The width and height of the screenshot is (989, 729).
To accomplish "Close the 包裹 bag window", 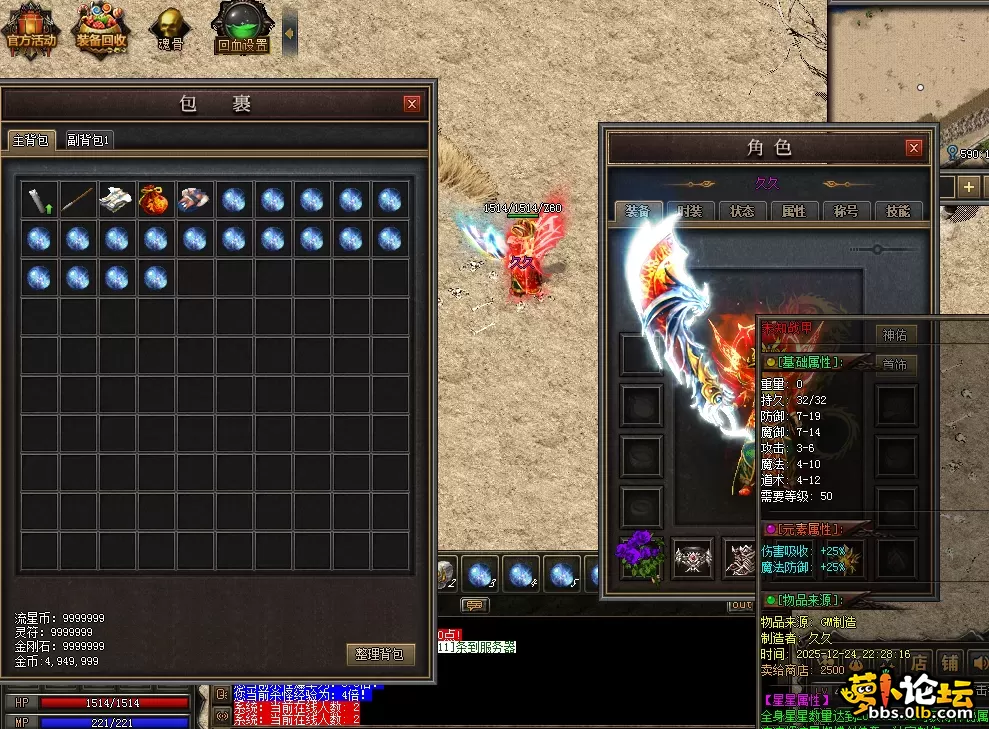I will pos(412,104).
